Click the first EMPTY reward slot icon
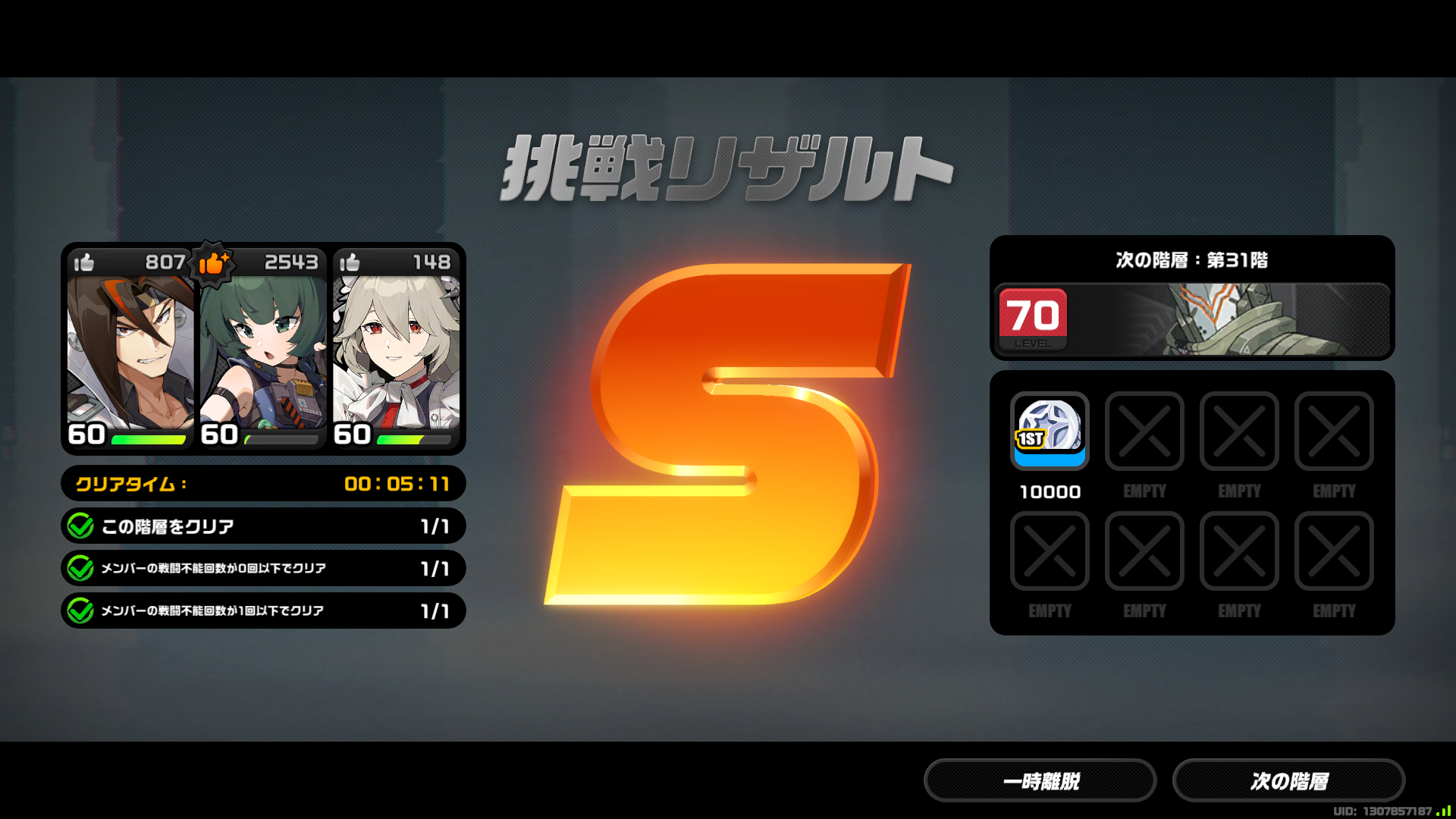 click(1144, 432)
